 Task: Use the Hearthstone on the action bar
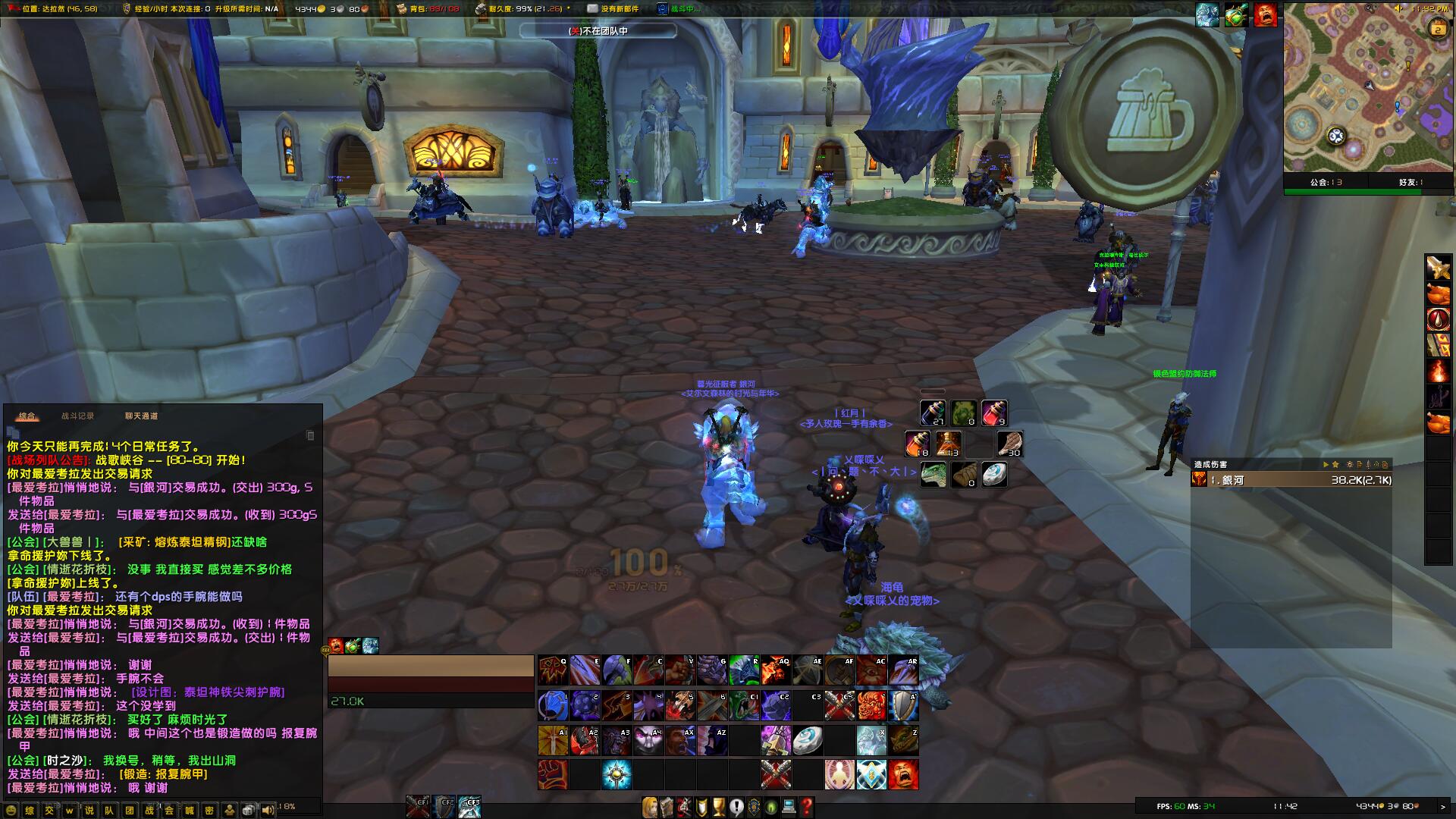click(x=808, y=741)
